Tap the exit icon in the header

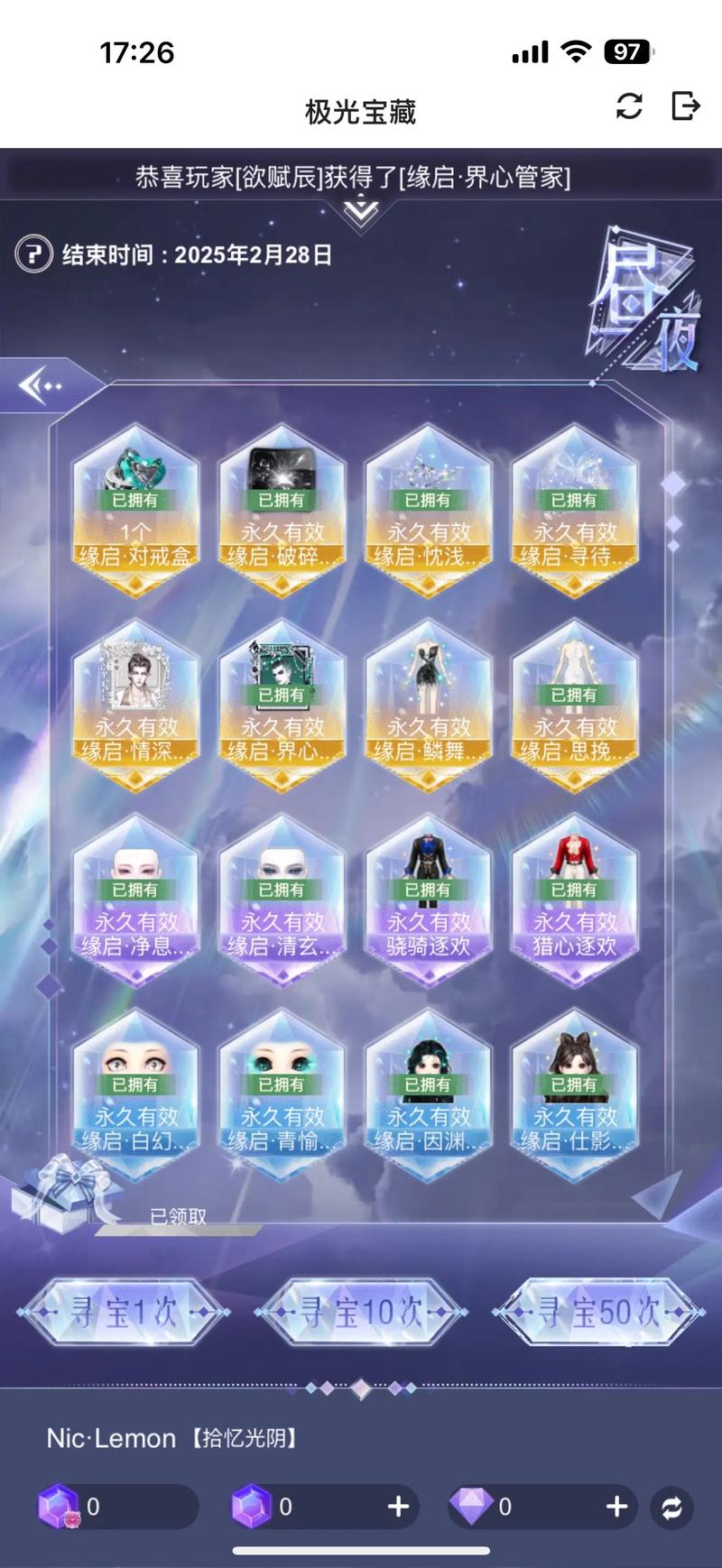[686, 106]
